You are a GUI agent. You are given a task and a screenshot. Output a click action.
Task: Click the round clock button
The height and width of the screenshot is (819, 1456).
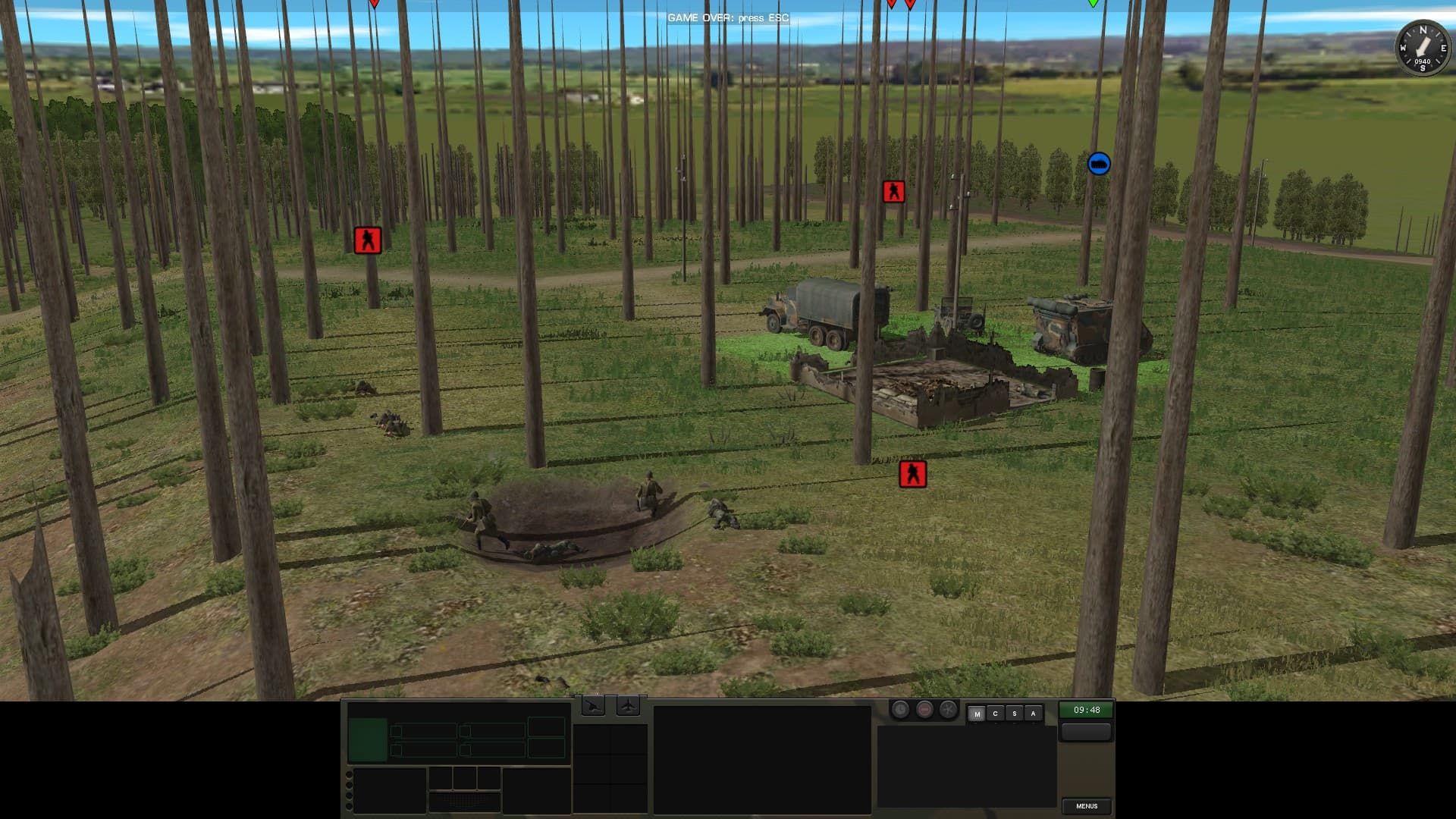[x=900, y=710]
